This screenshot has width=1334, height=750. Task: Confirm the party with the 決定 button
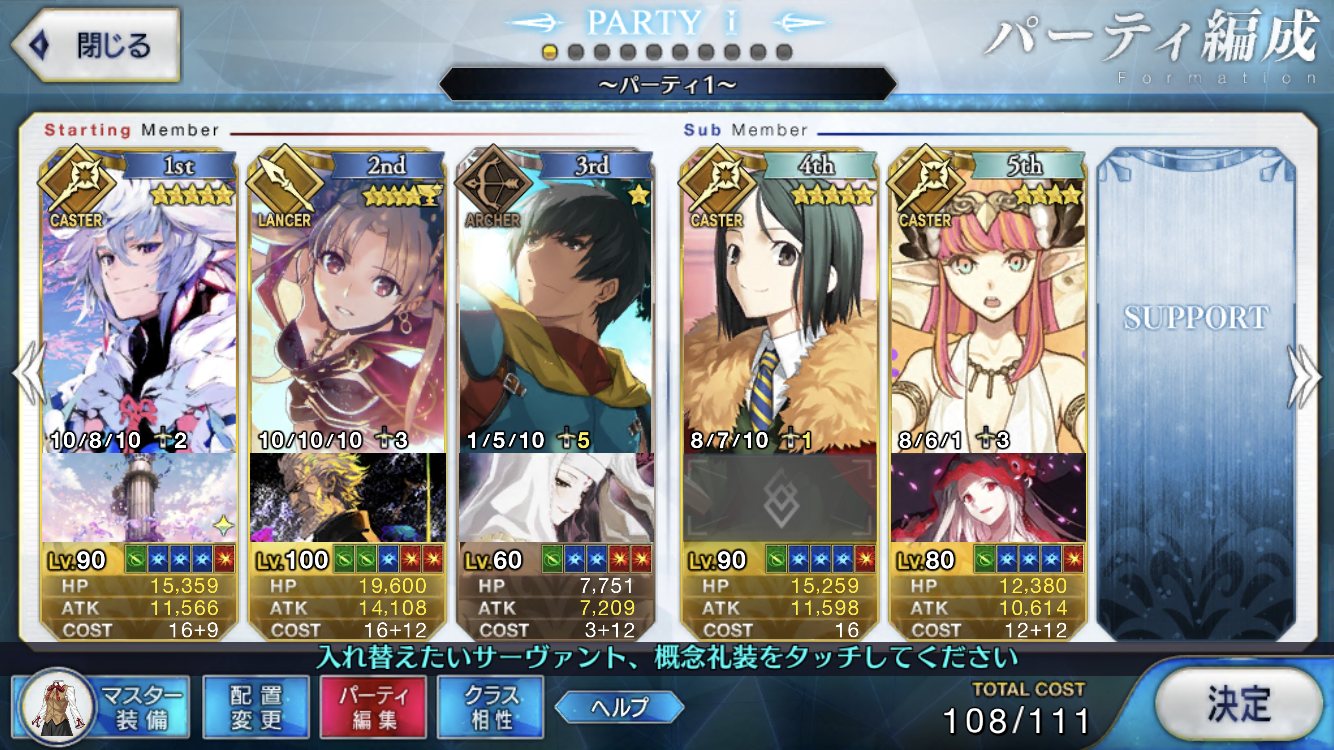click(1237, 705)
